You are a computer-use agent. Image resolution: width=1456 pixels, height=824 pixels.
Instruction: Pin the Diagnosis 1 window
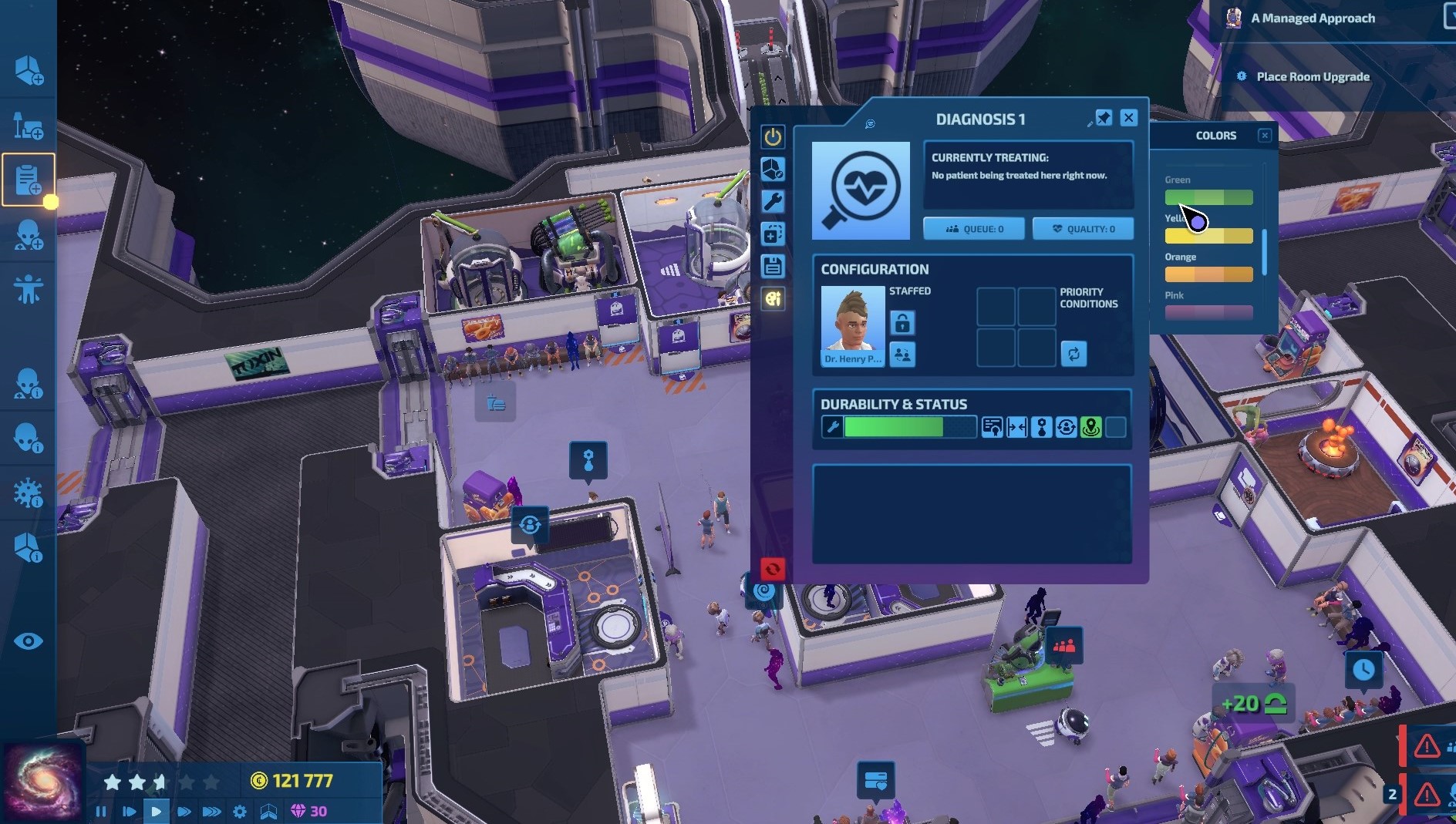click(x=1104, y=118)
